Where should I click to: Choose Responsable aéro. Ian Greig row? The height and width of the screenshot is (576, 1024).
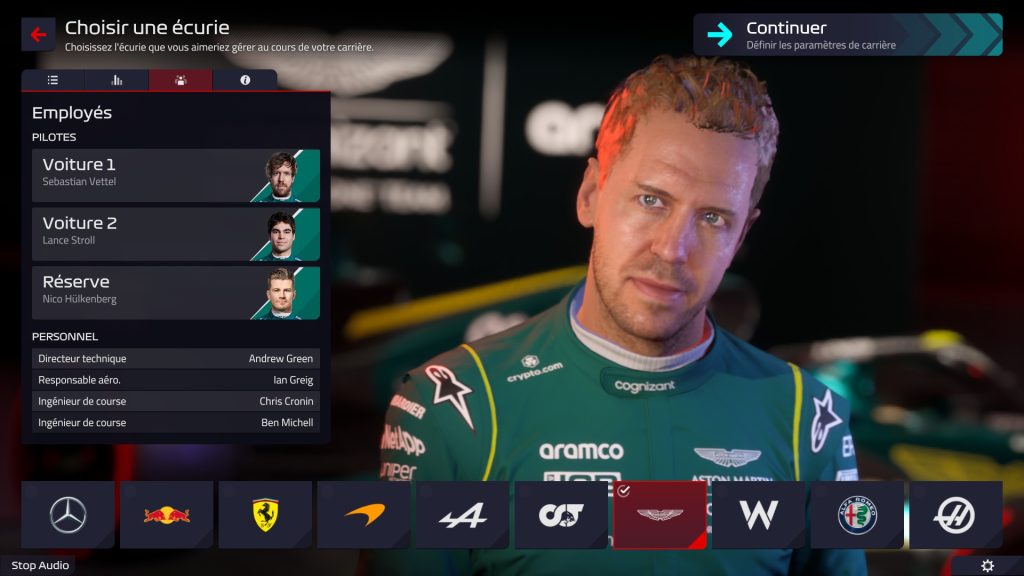coord(176,380)
